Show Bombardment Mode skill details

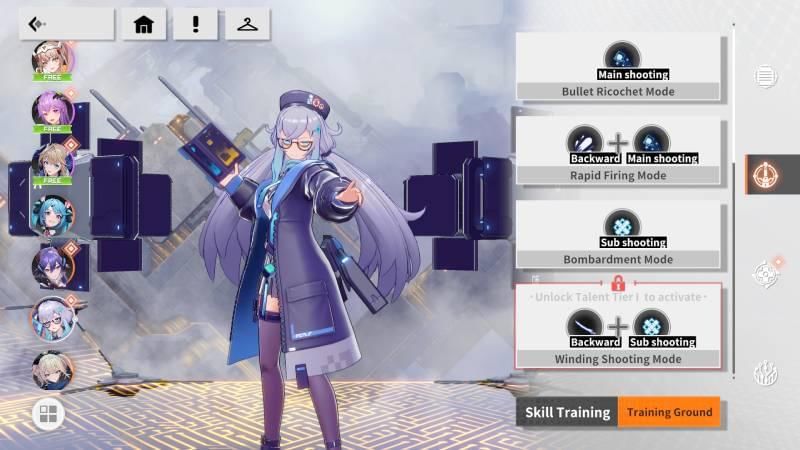(618, 236)
